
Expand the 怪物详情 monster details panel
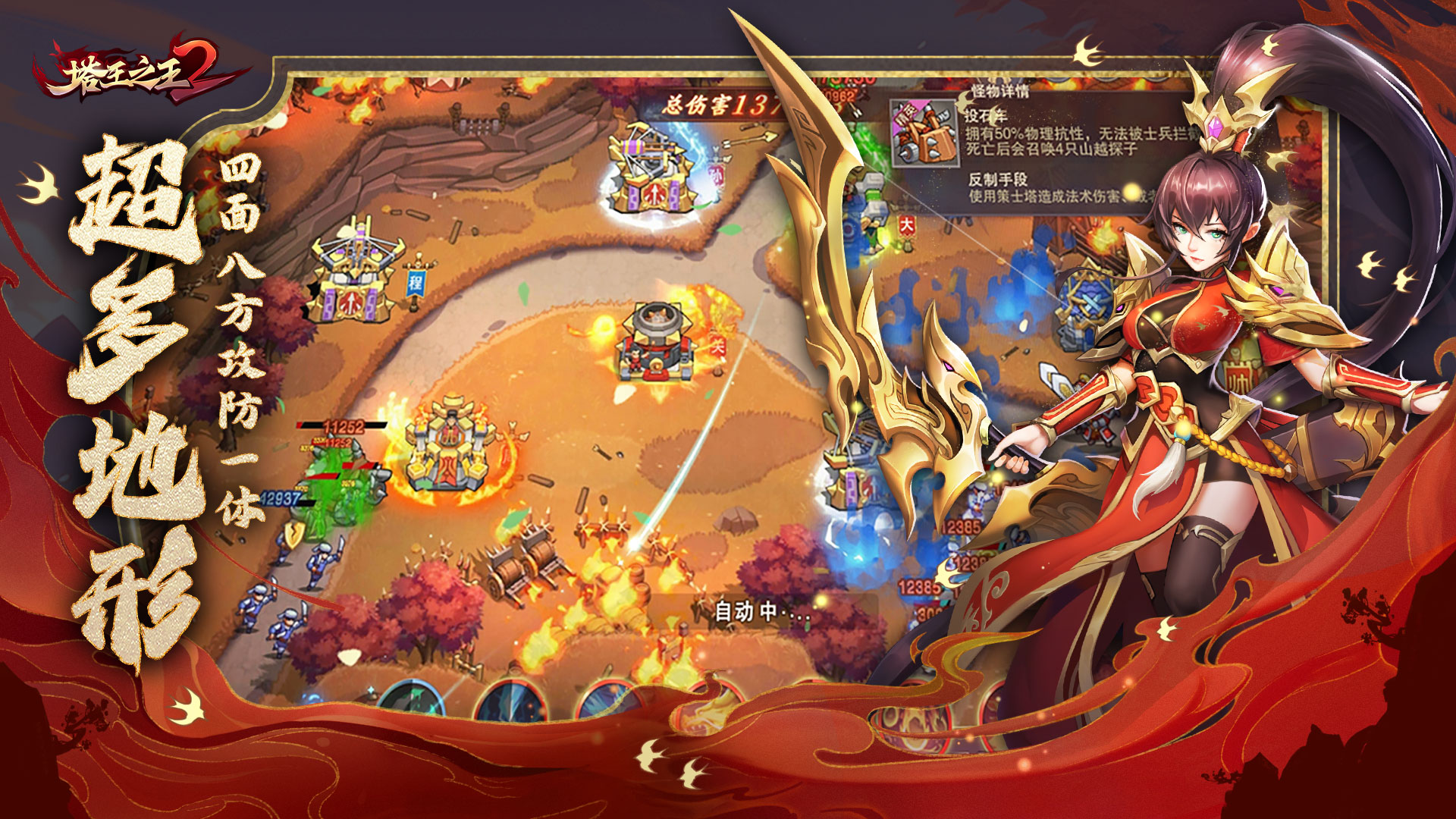coord(1000,91)
